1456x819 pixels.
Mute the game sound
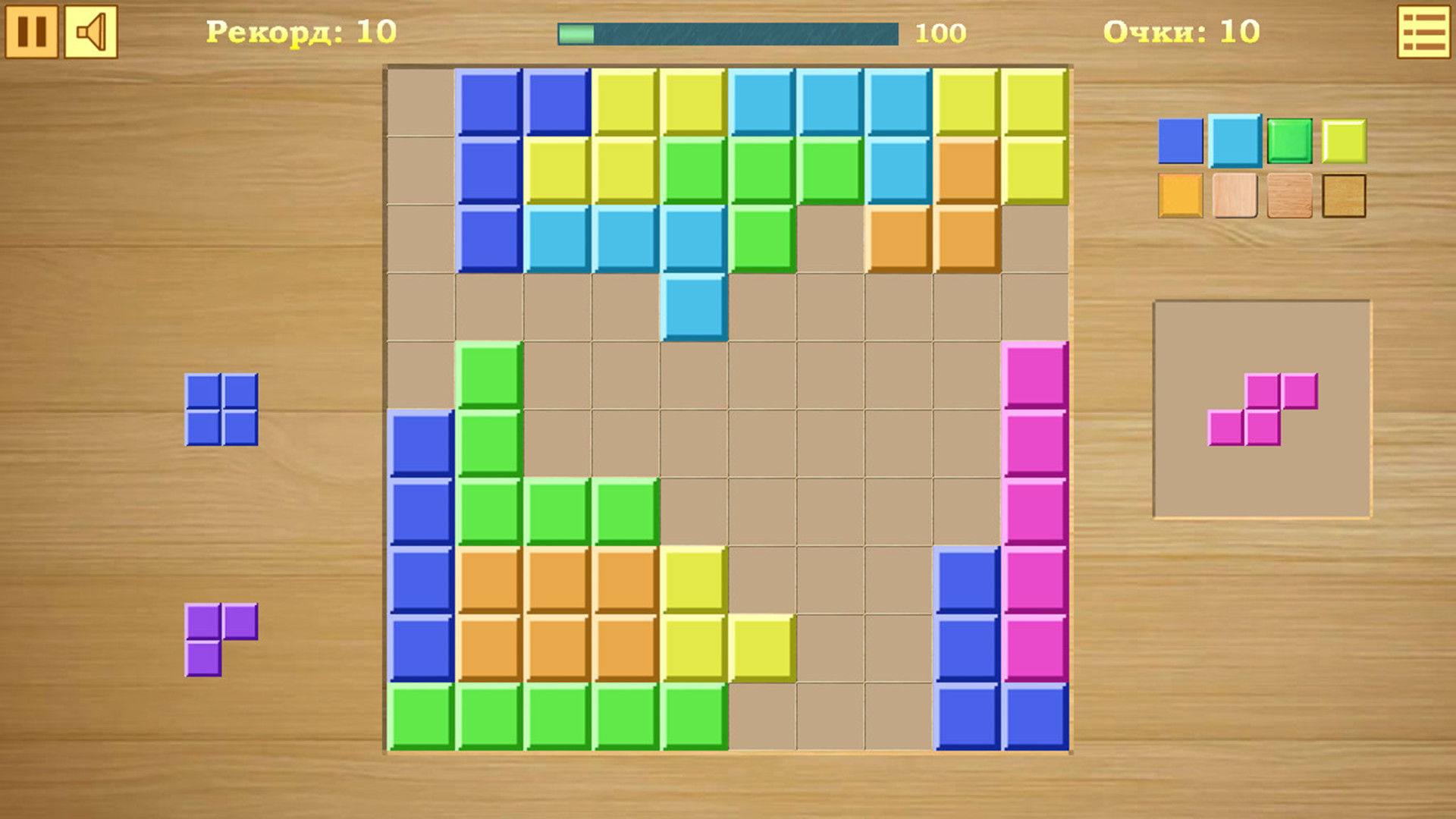coord(90,33)
